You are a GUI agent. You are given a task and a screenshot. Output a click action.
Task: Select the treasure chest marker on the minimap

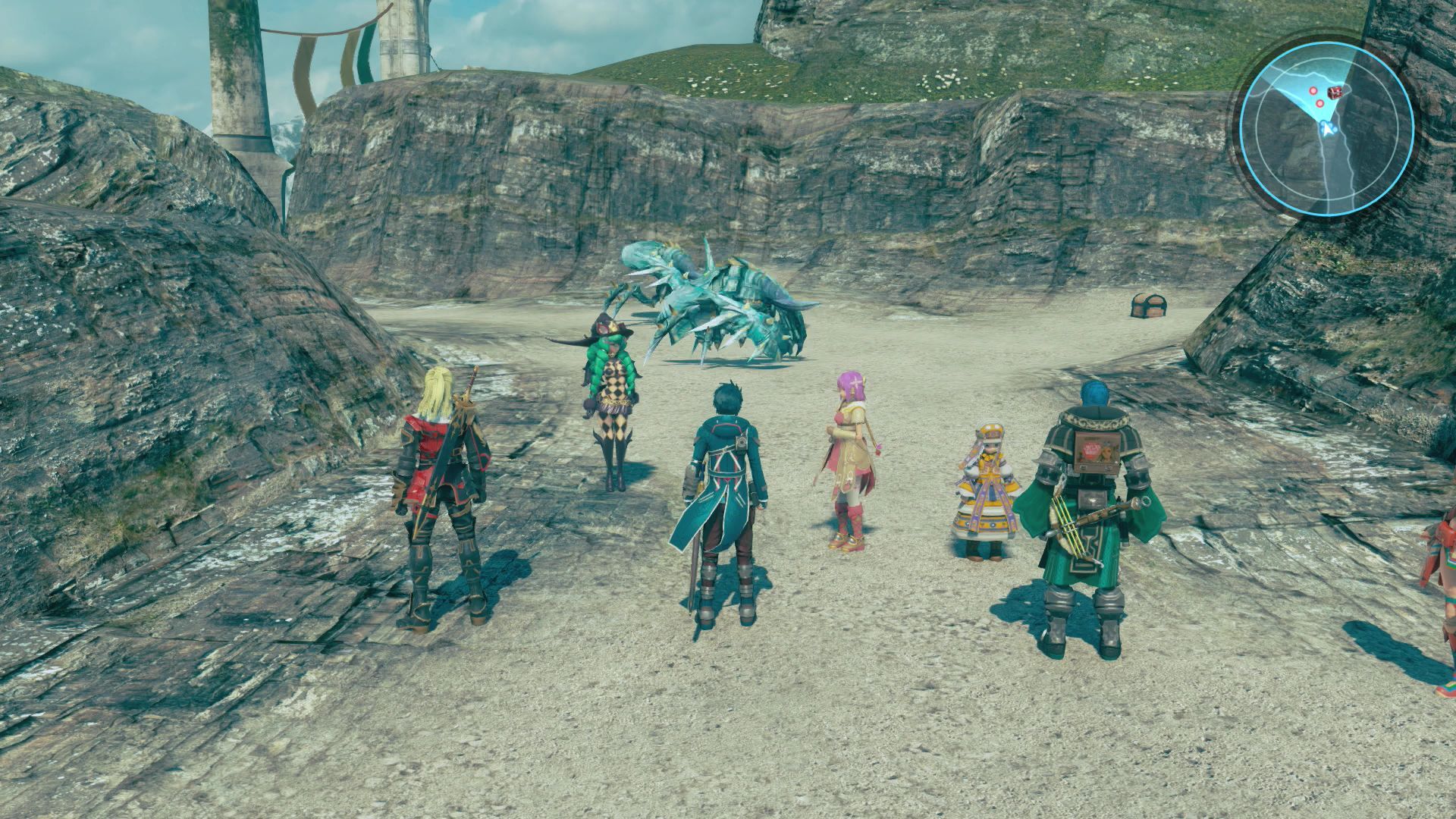(x=1335, y=92)
